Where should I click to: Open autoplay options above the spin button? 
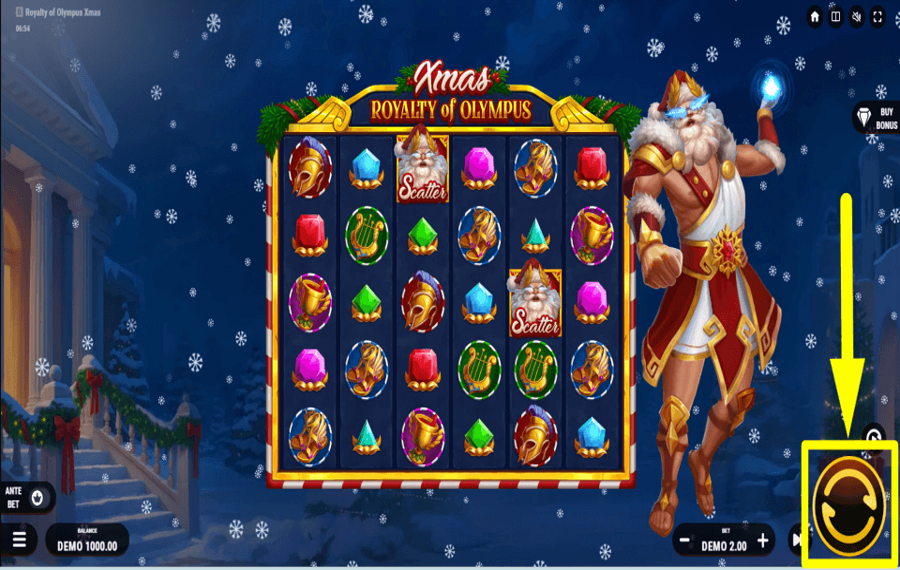(x=872, y=437)
